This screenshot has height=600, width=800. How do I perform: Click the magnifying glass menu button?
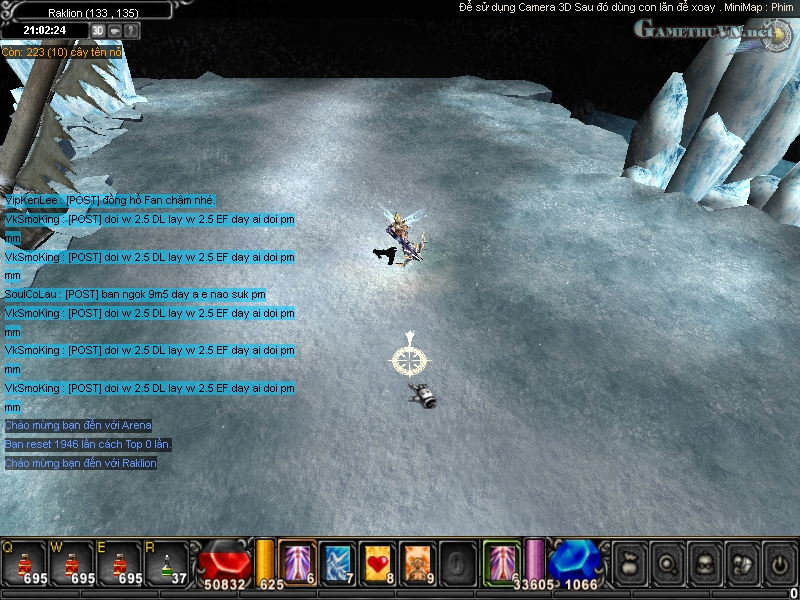(665, 563)
